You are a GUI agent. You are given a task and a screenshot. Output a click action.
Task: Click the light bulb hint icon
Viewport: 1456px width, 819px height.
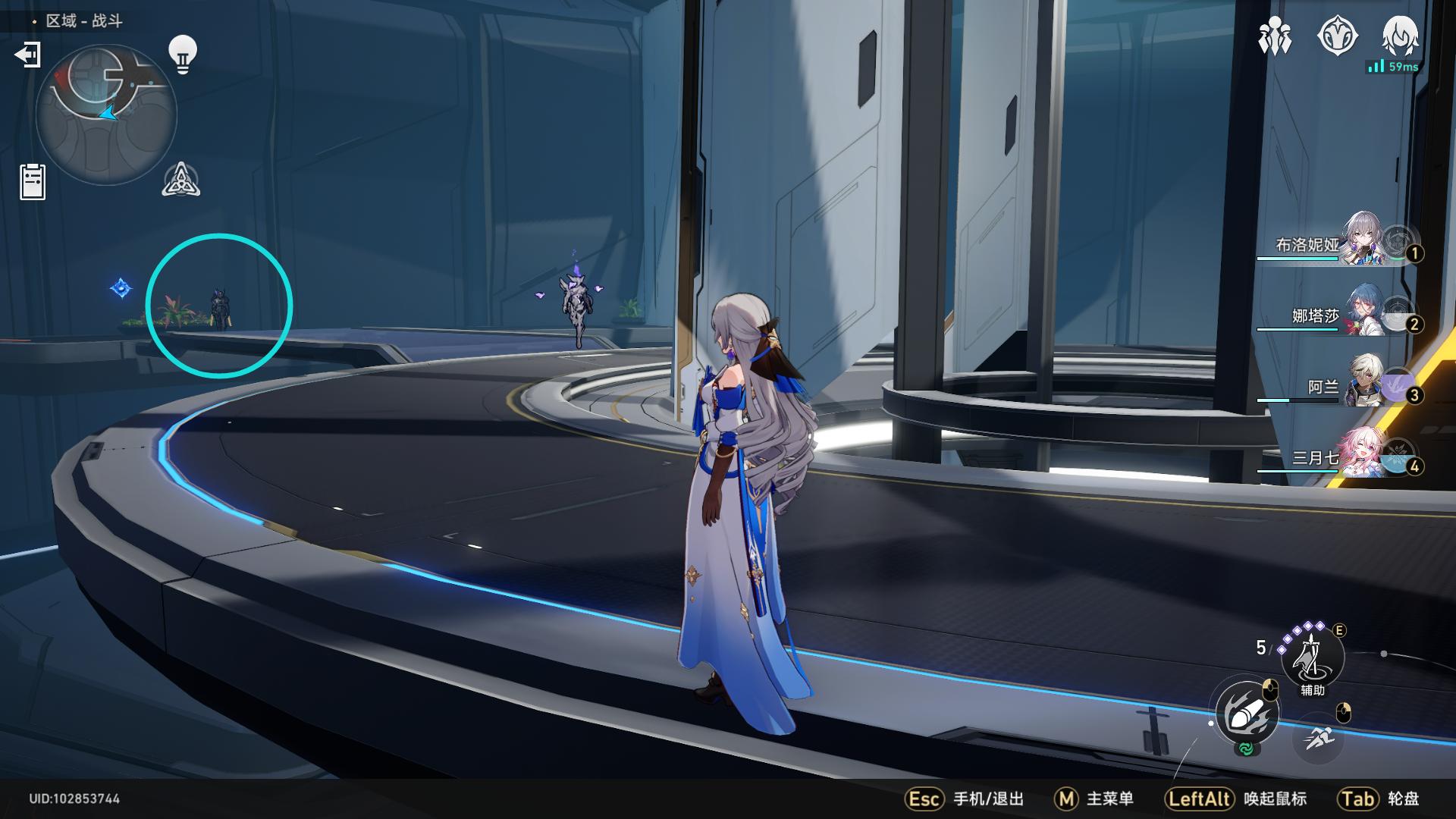183,54
